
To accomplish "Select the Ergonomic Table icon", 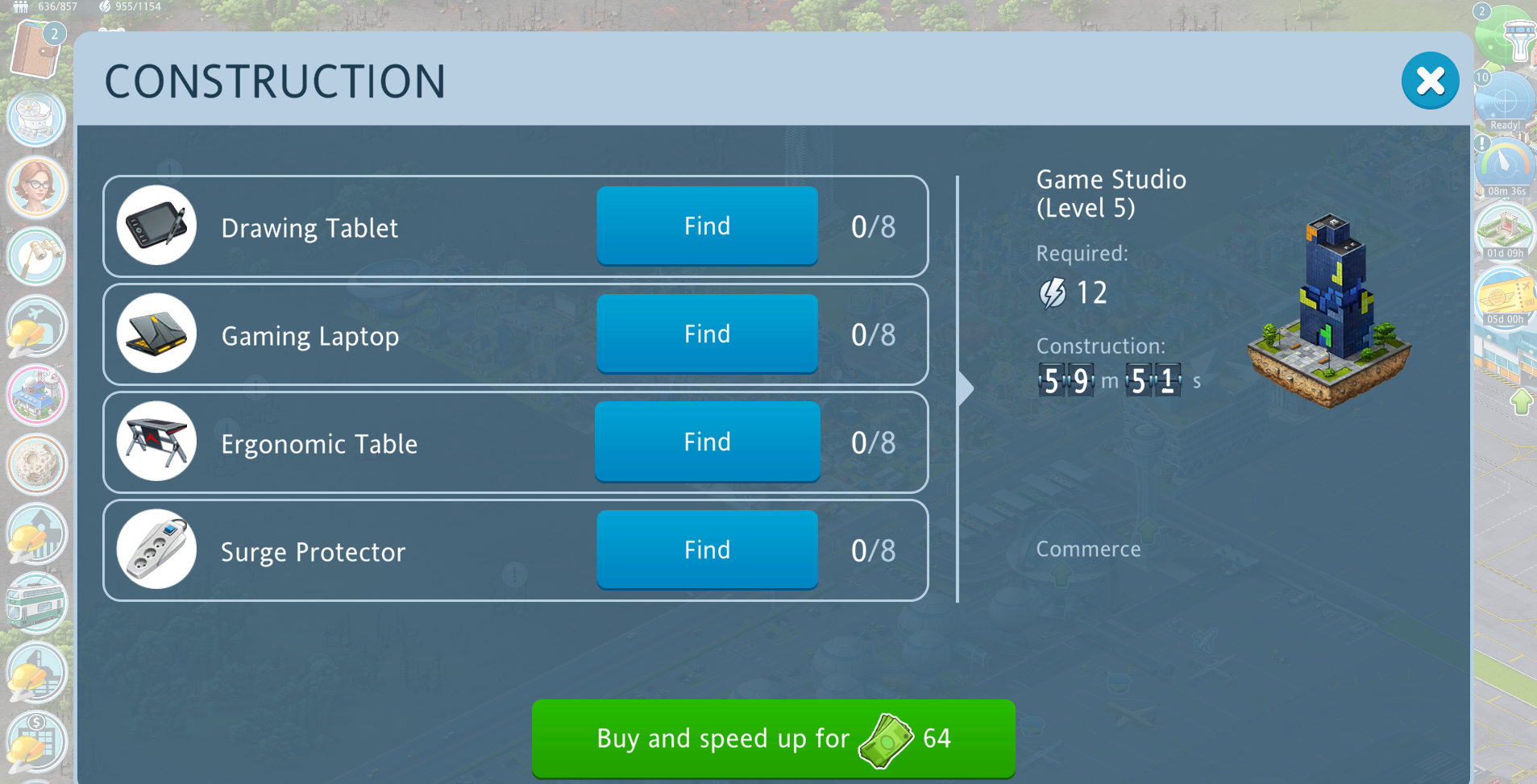I will click(156, 442).
